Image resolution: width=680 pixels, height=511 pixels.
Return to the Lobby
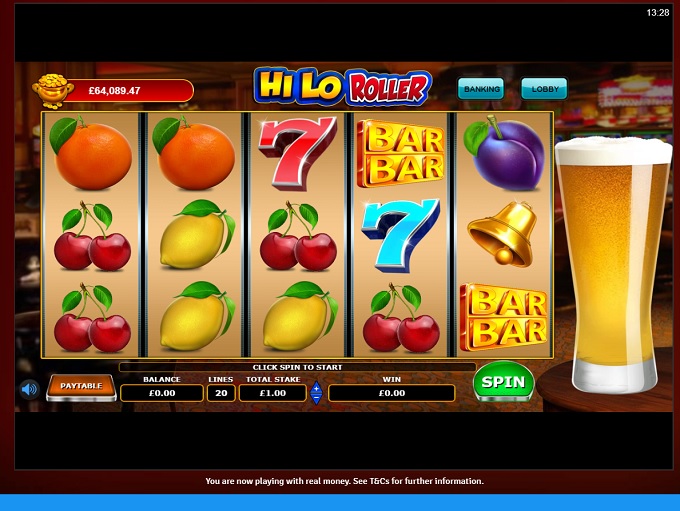543,89
